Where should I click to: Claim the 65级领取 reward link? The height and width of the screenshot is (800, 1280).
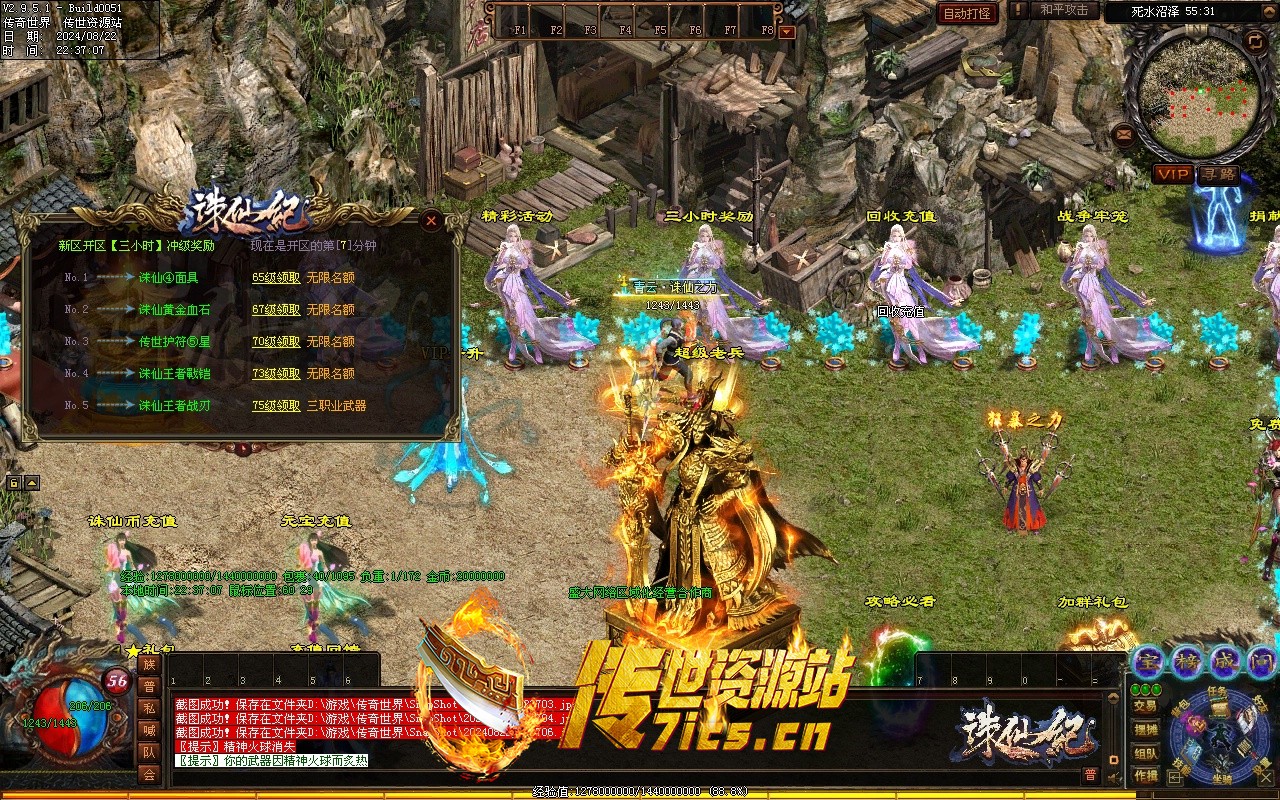click(x=276, y=278)
